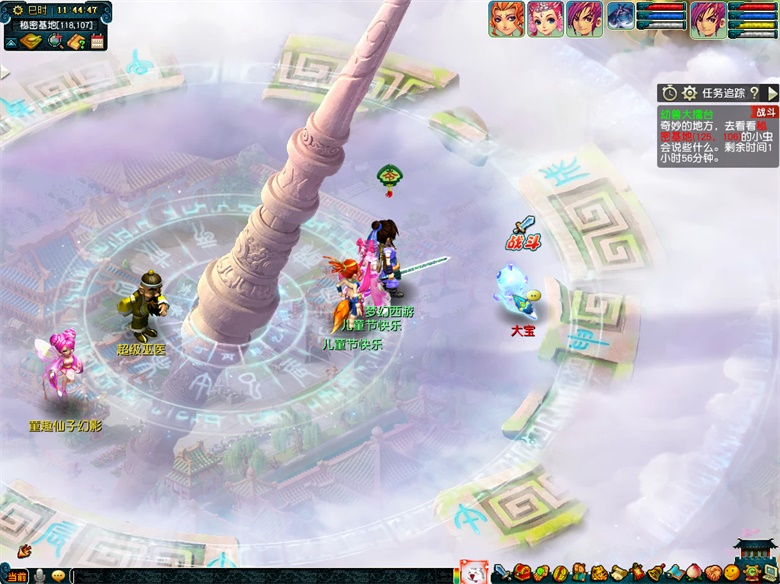Open the golden world map icon
The height and width of the screenshot is (584, 780).
point(32,41)
